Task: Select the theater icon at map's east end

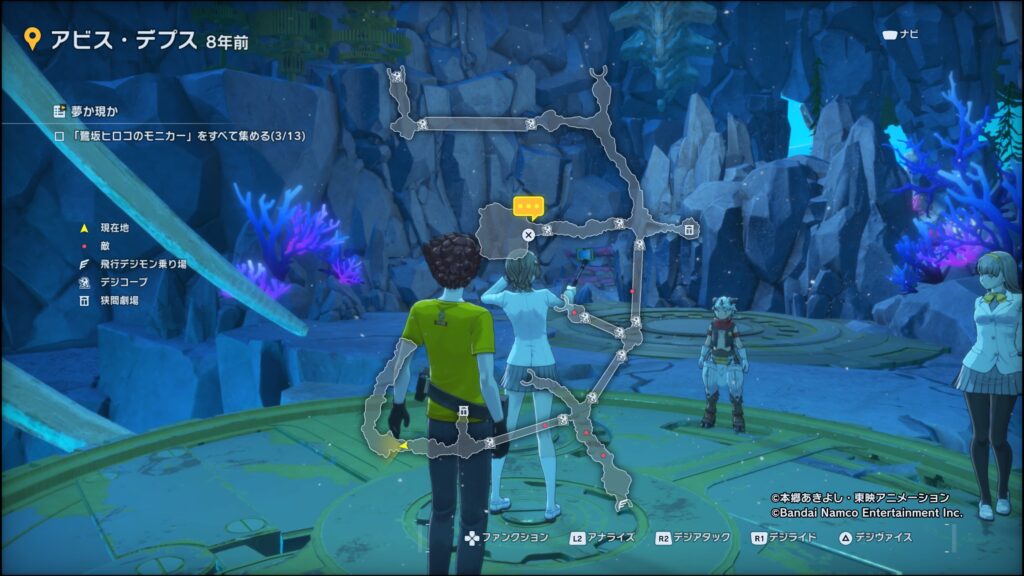Action: coord(689,231)
